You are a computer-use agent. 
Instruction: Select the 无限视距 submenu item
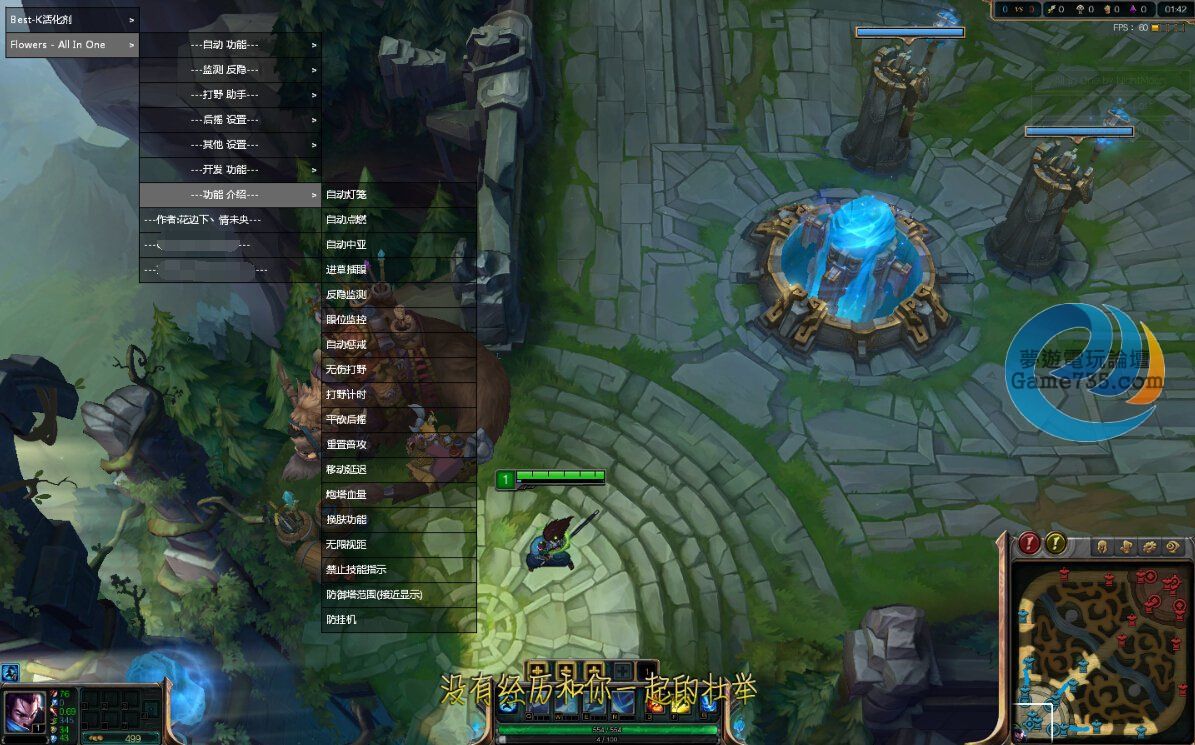point(398,545)
